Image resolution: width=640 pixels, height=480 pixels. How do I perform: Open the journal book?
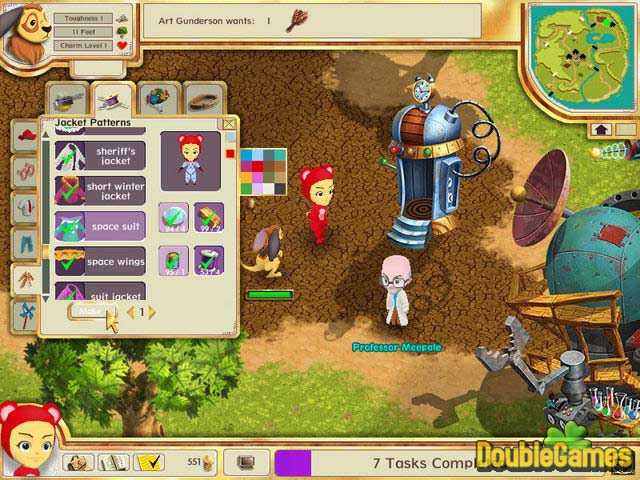tap(114, 462)
